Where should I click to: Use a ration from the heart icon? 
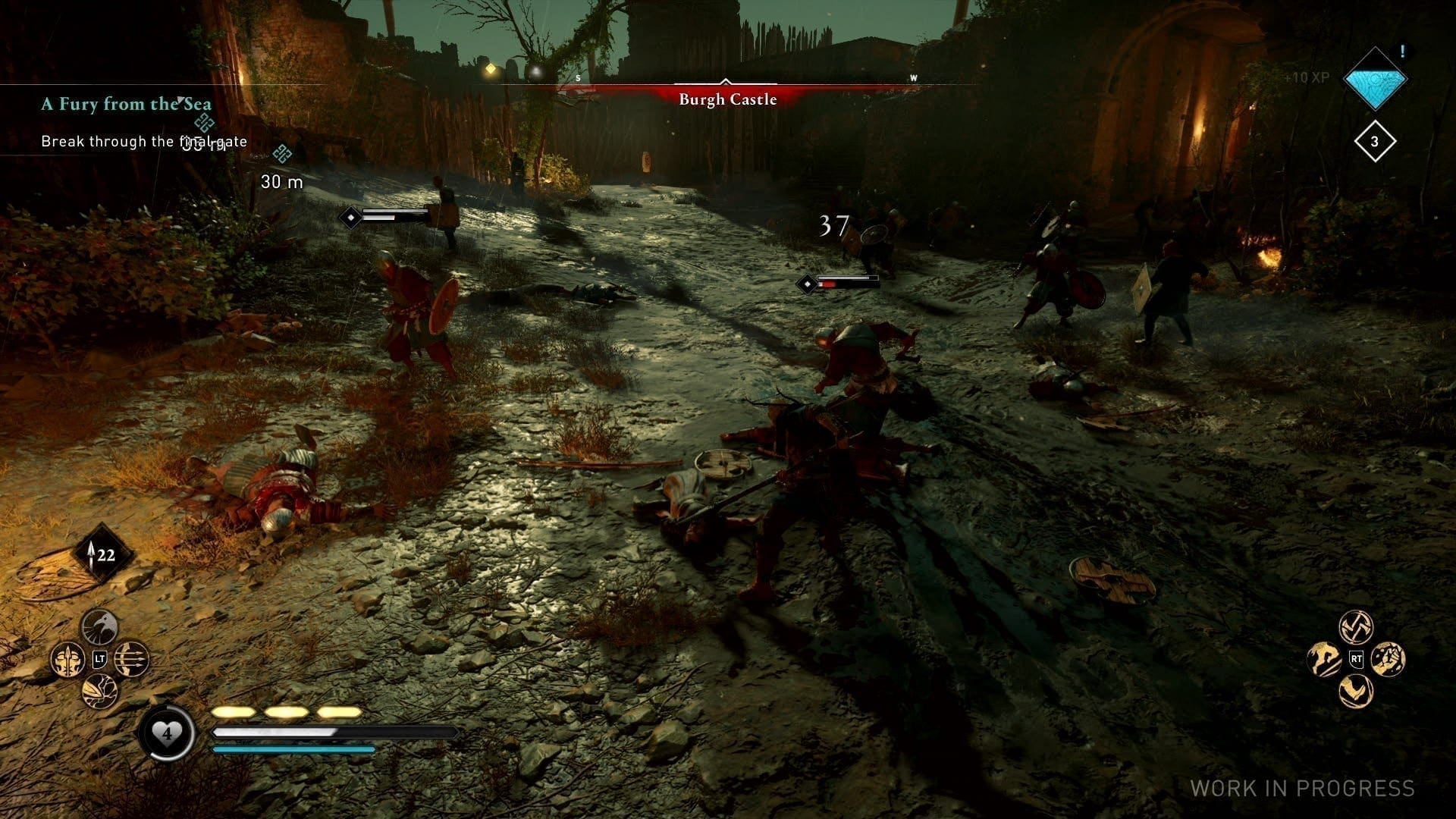point(167,733)
